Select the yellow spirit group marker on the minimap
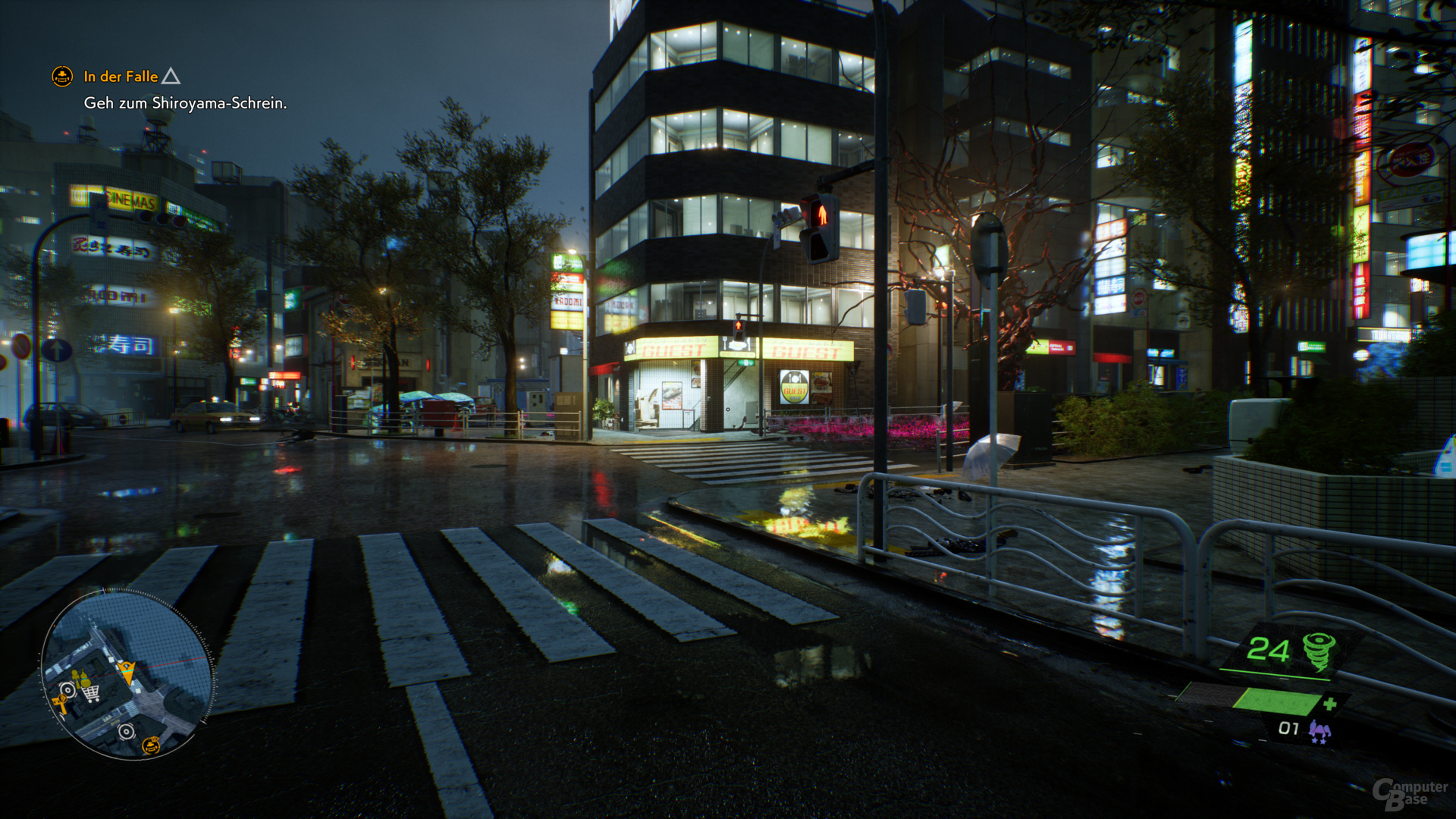1456x819 pixels. tap(80, 677)
